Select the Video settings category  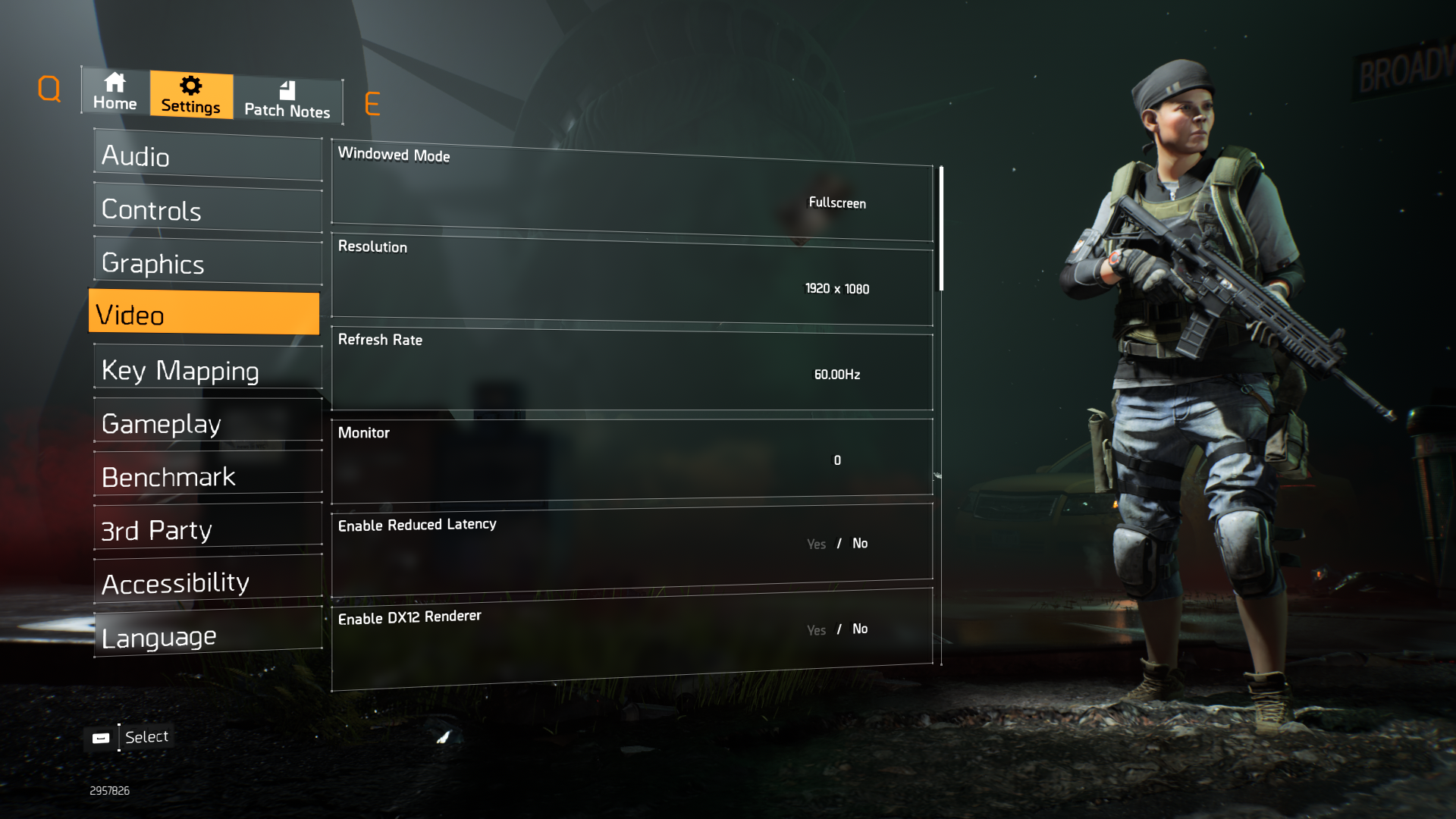coord(204,314)
